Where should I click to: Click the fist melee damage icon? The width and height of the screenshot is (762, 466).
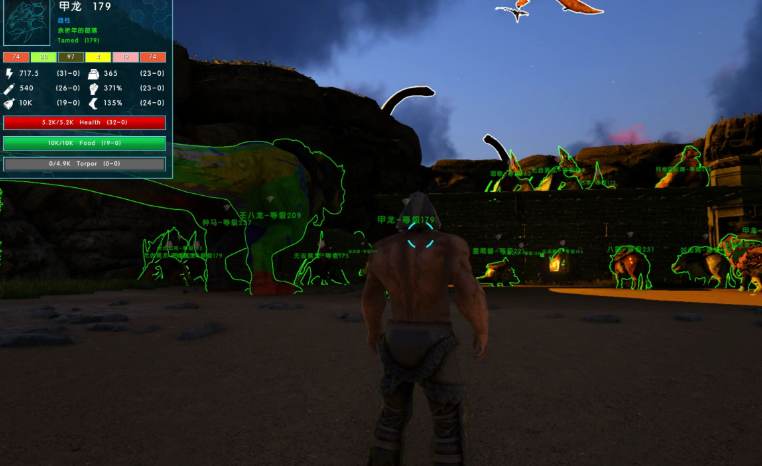pos(93,88)
